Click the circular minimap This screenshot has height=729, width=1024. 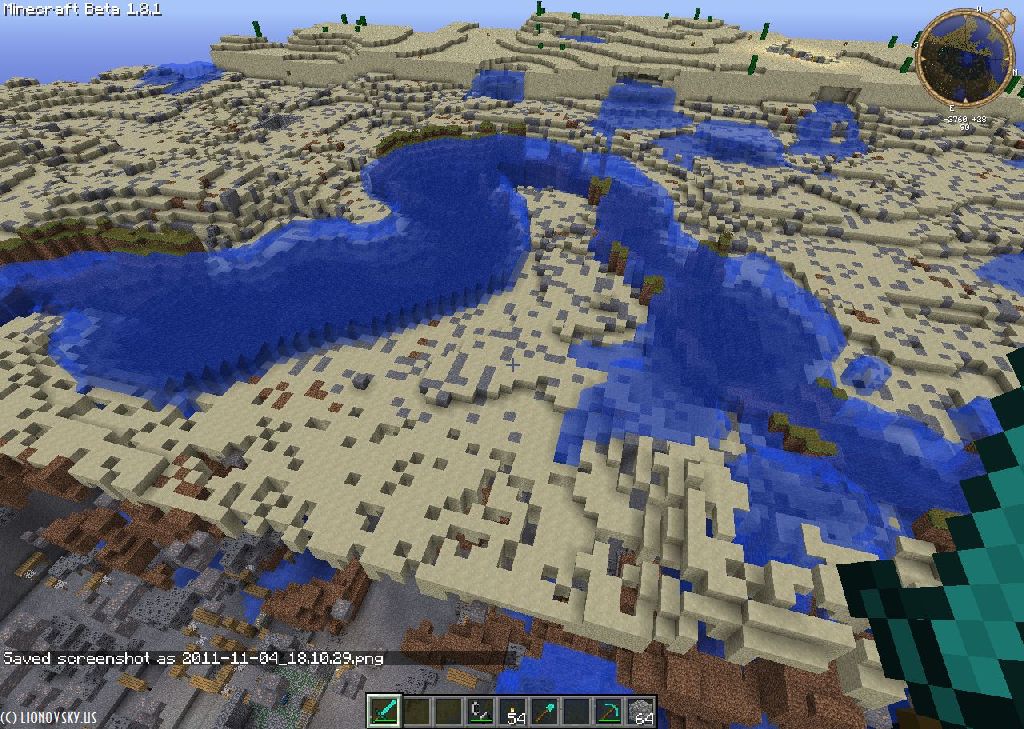[x=951, y=57]
